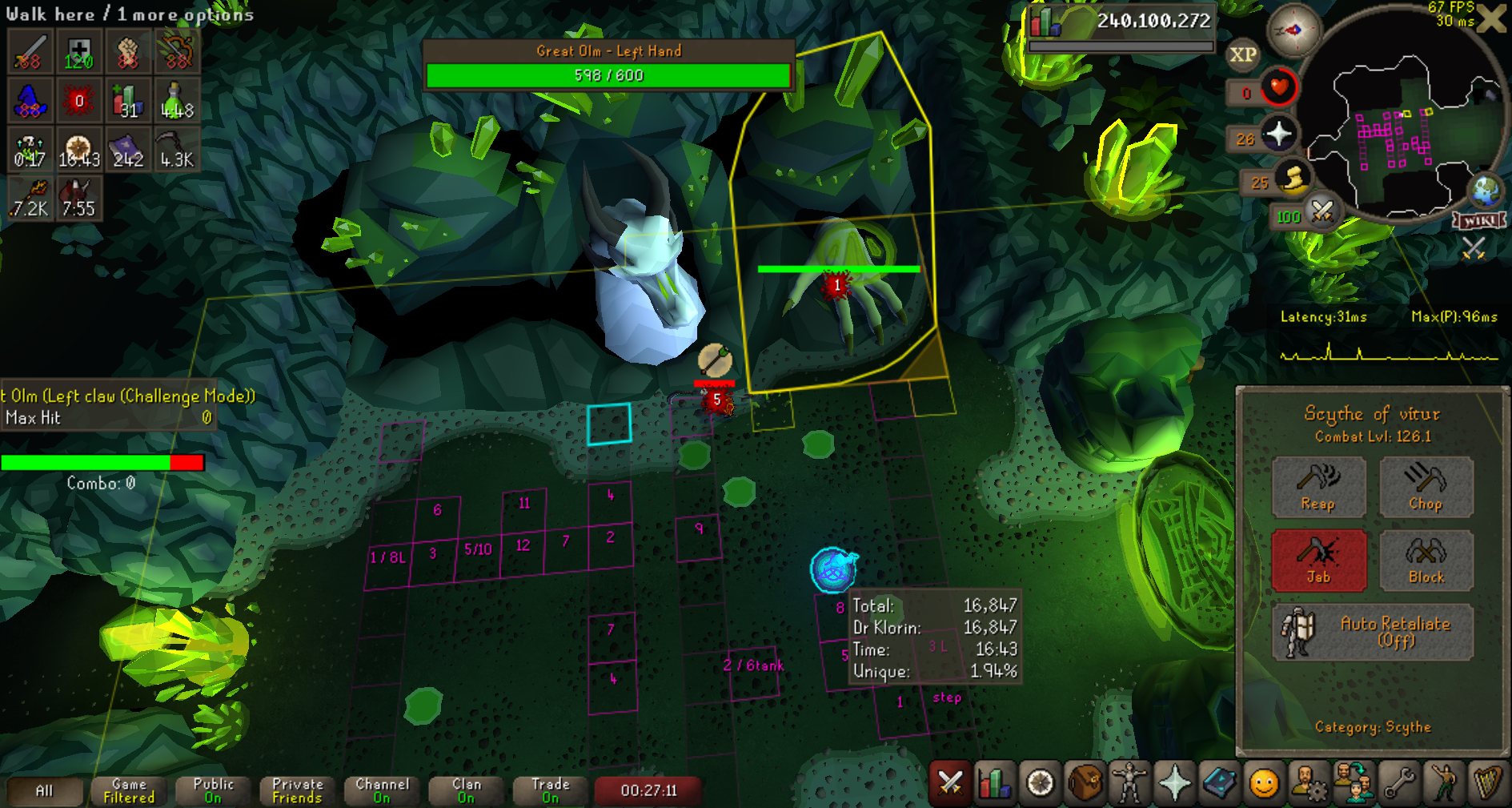
Task: Open the backpack inventory tab
Action: click(x=1084, y=782)
